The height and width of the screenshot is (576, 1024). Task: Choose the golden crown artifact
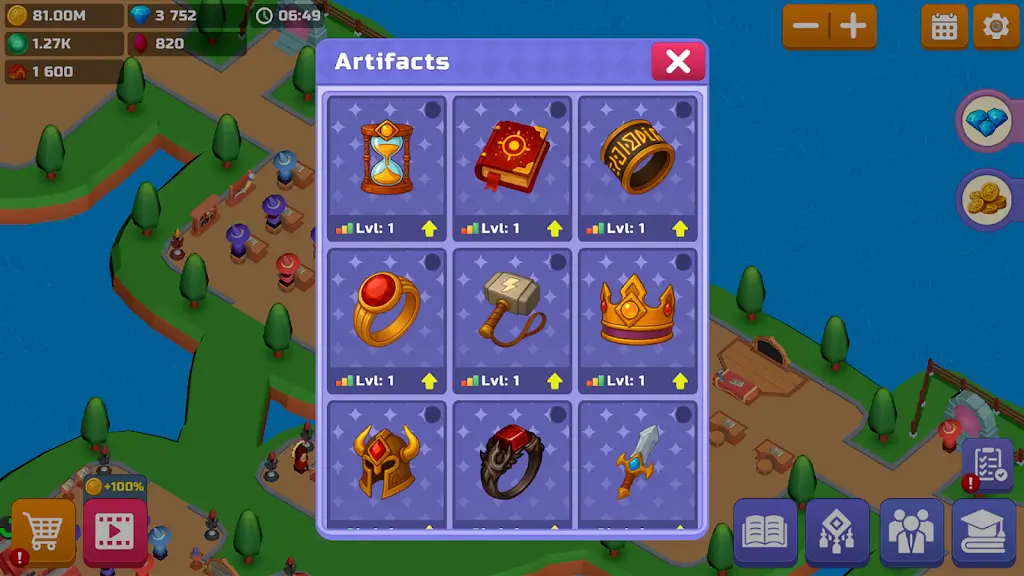pos(637,309)
